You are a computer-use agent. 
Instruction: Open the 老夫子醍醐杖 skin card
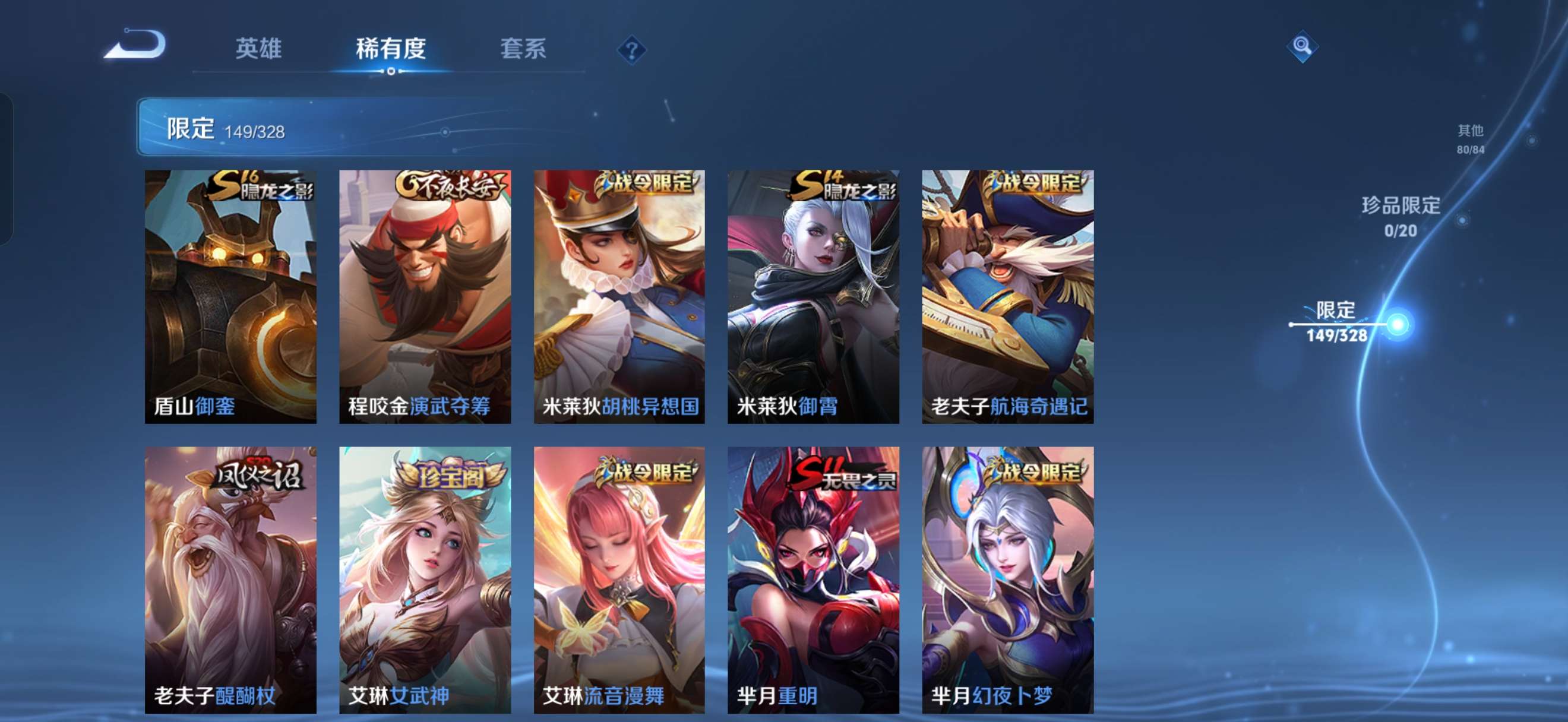230,579
